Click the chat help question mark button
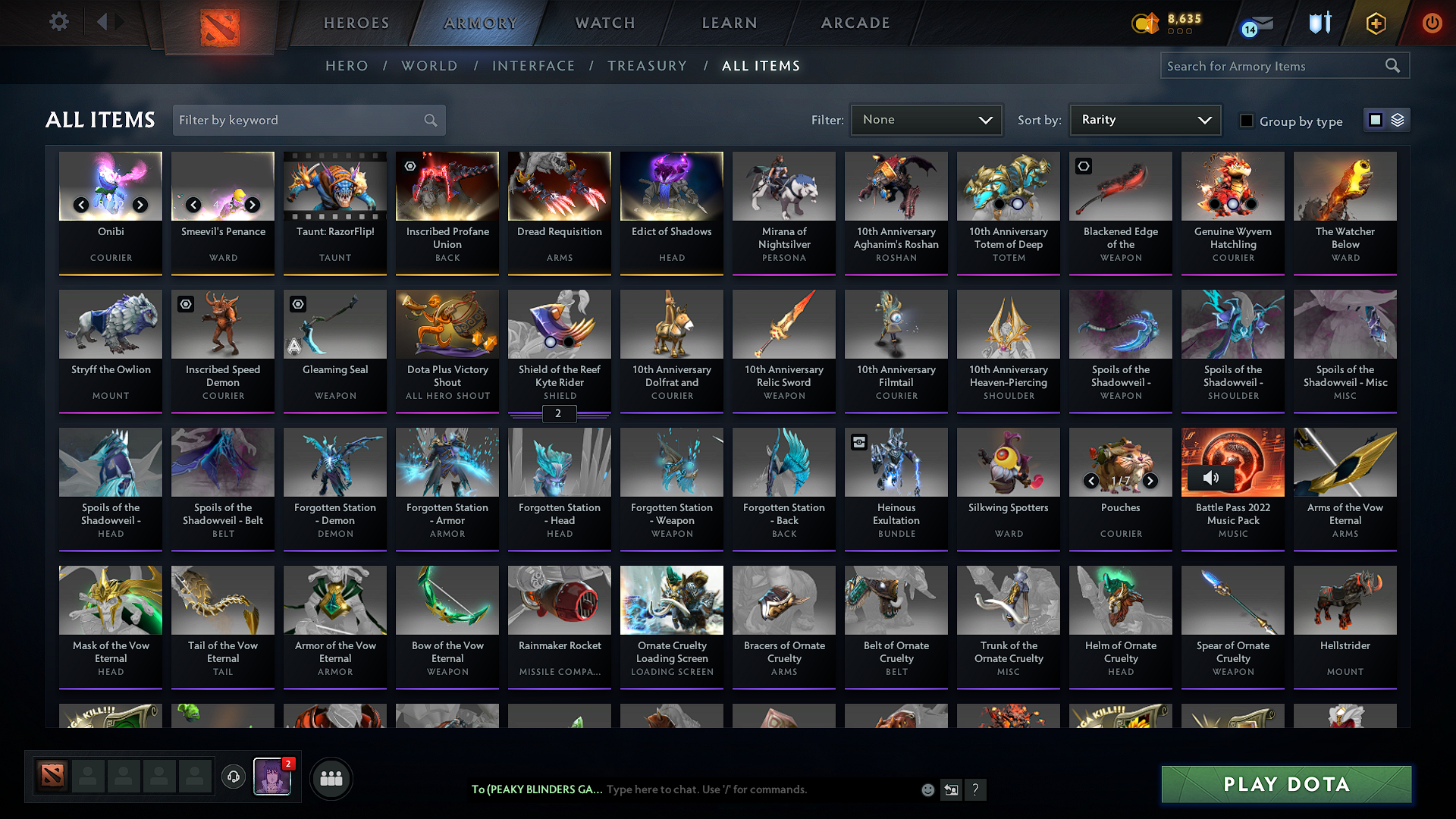 [x=976, y=789]
